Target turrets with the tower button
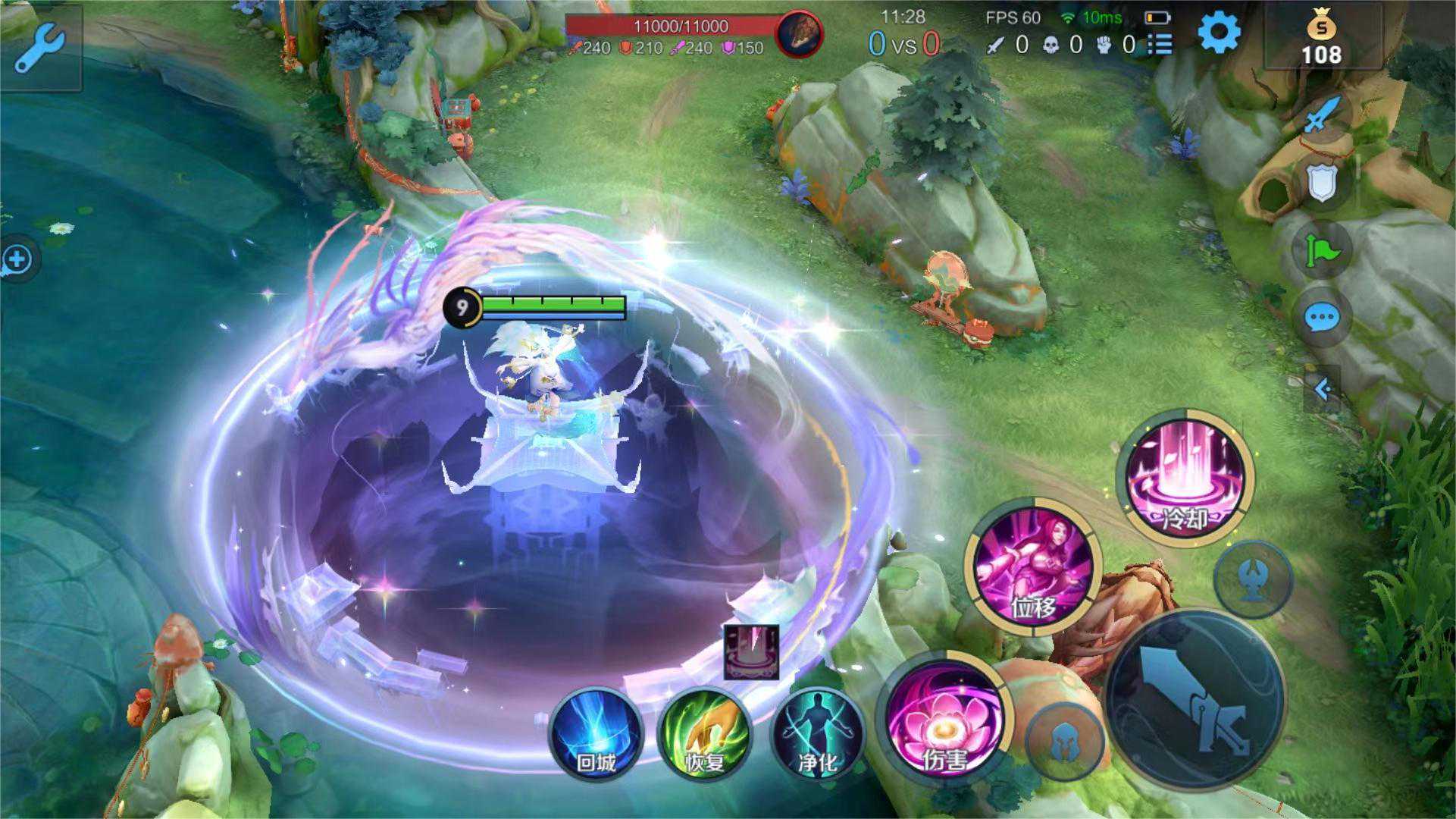This screenshot has height=819, width=1456. (1252, 580)
